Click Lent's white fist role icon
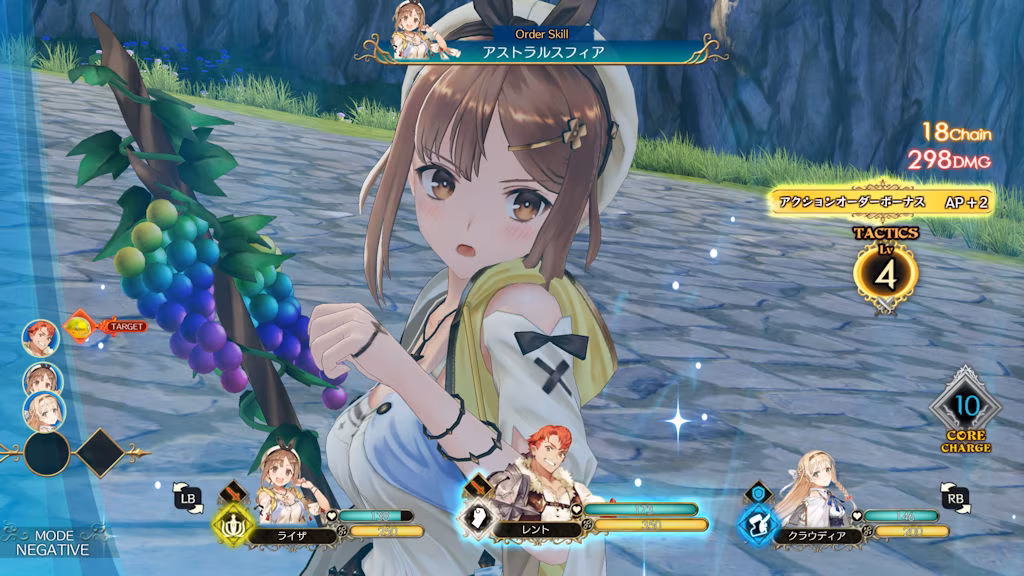1024x576 pixels. click(x=476, y=518)
